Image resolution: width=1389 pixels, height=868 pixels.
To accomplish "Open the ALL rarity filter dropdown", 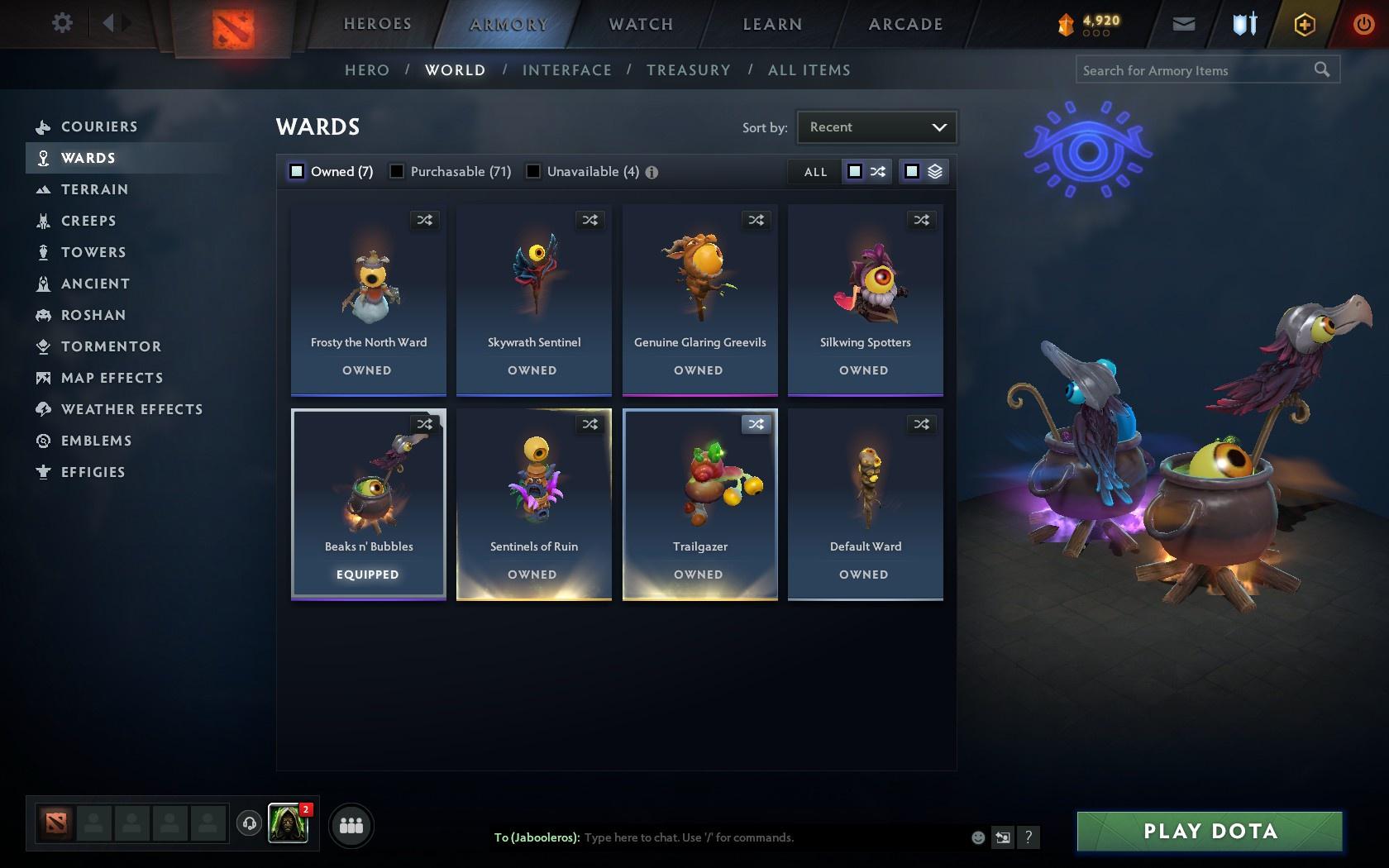I will [x=814, y=172].
